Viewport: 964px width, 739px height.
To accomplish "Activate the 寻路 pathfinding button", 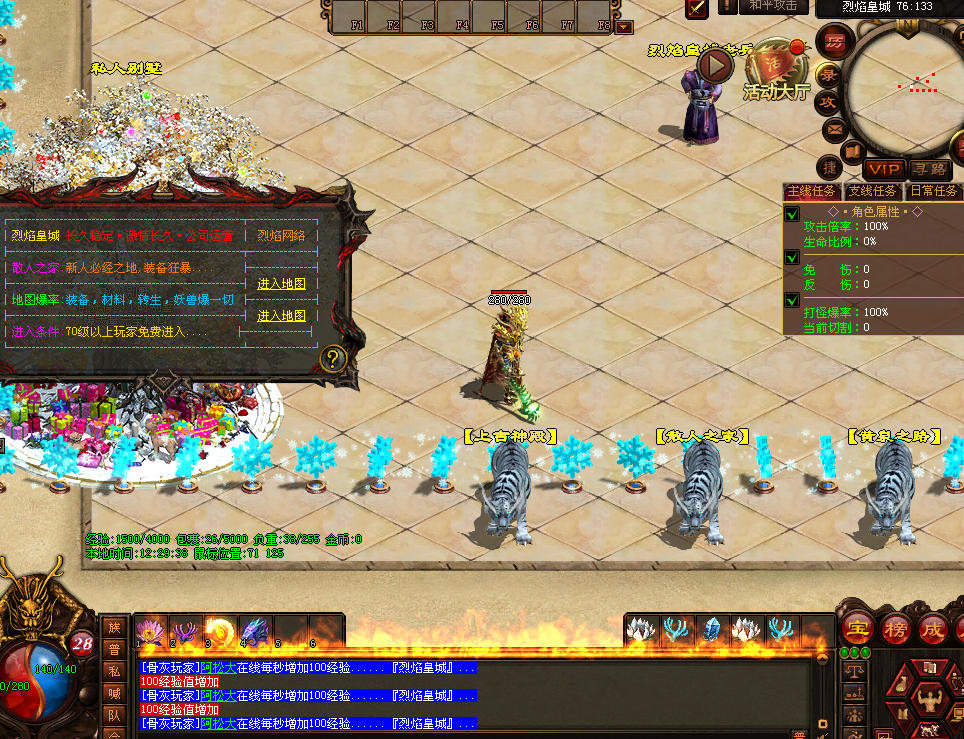I will click(x=930, y=169).
